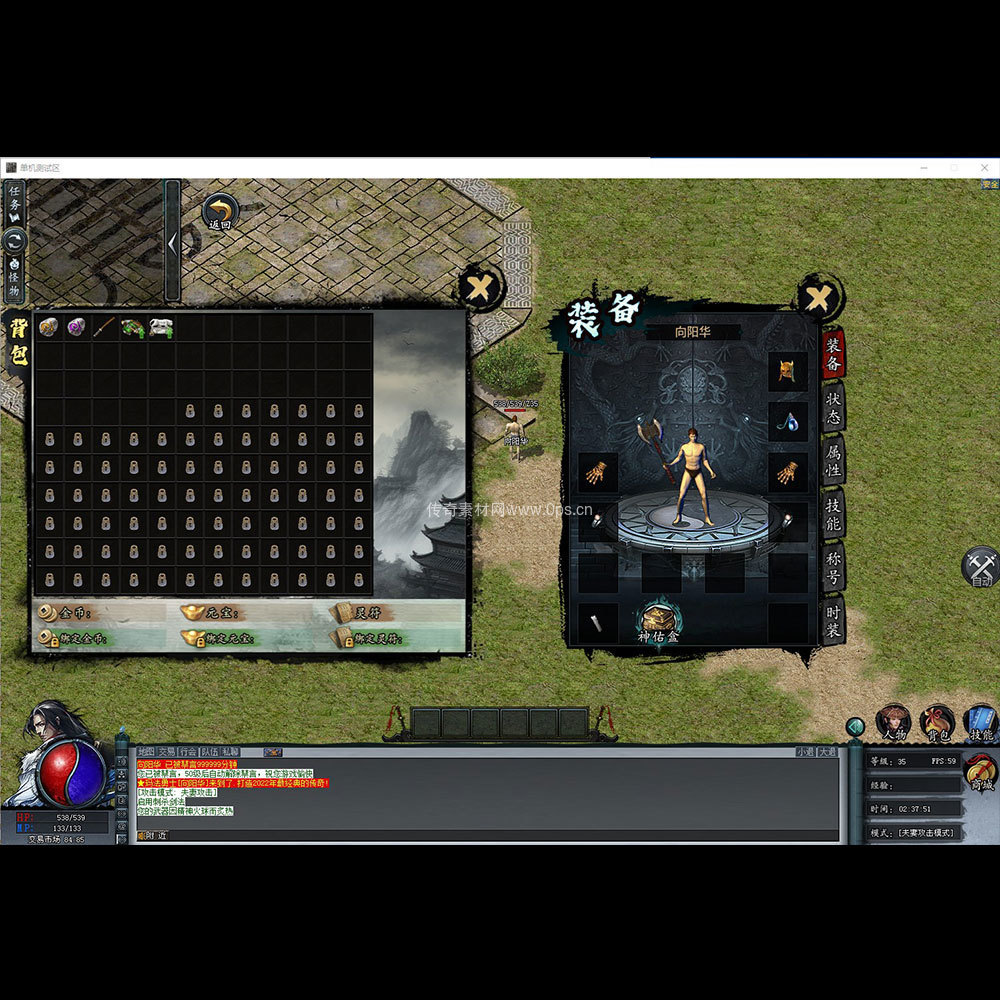Viewport: 1000px width, 1000px height.
Task: Switch to the 属性 attributes tab
Action: coord(833,461)
